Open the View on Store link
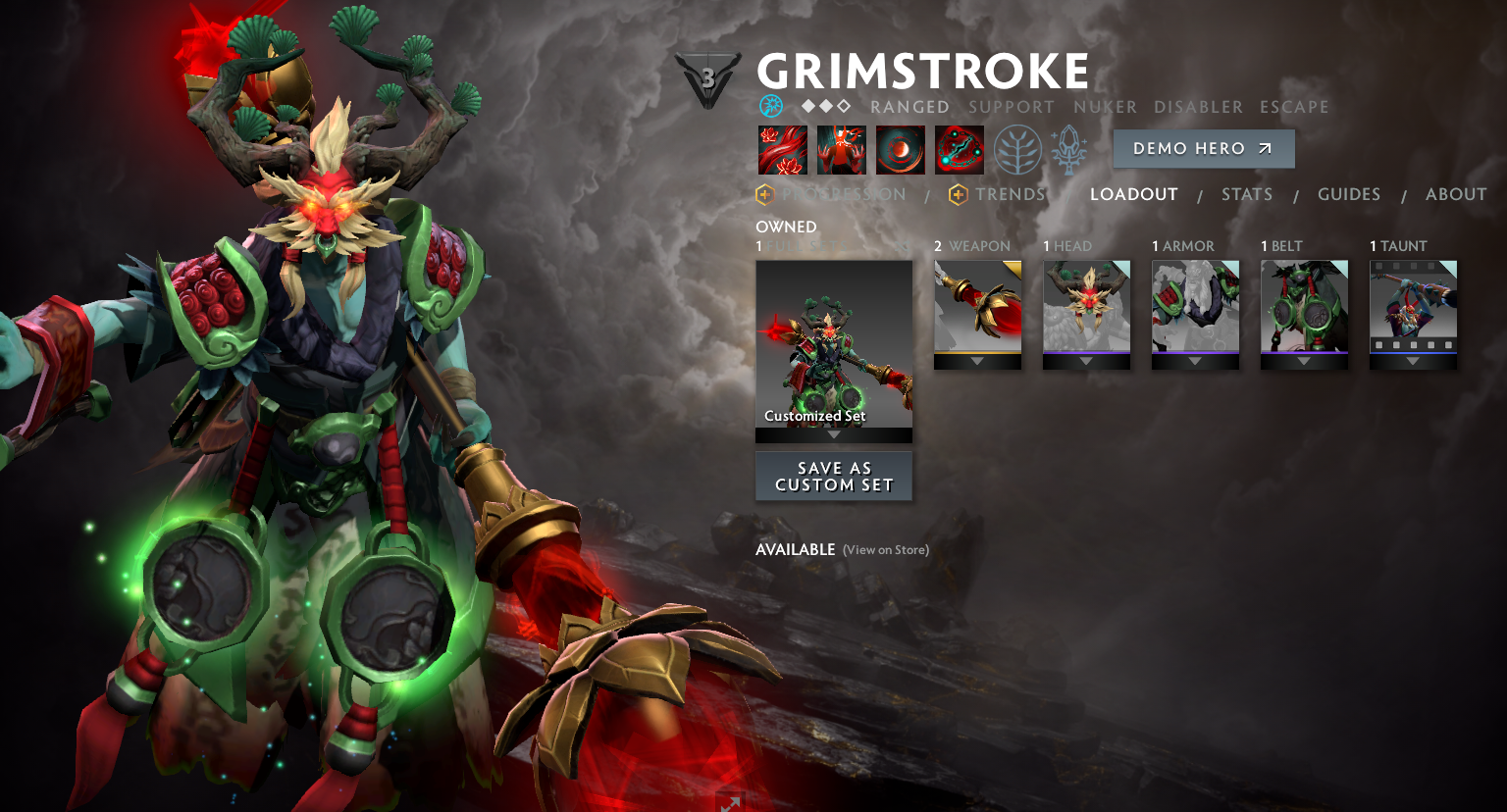The height and width of the screenshot is (812, 1507). point(884,550)
